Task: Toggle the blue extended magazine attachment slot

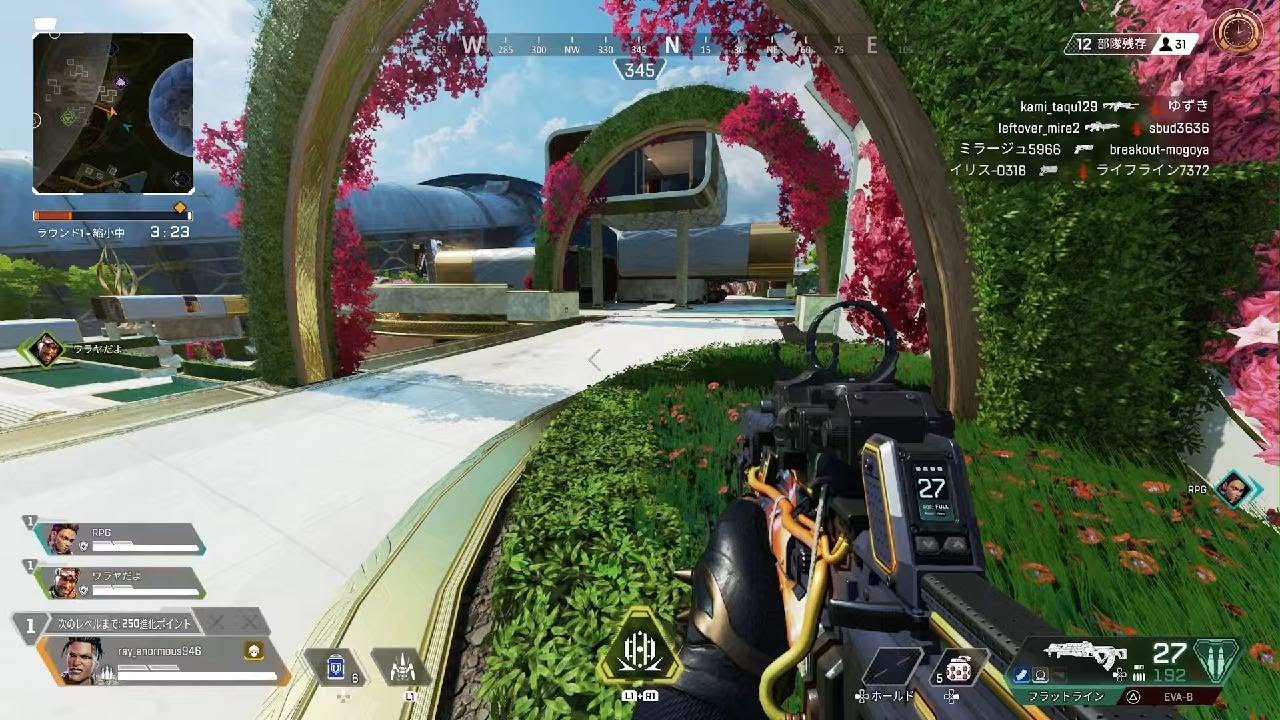Action: [1020, 672]
